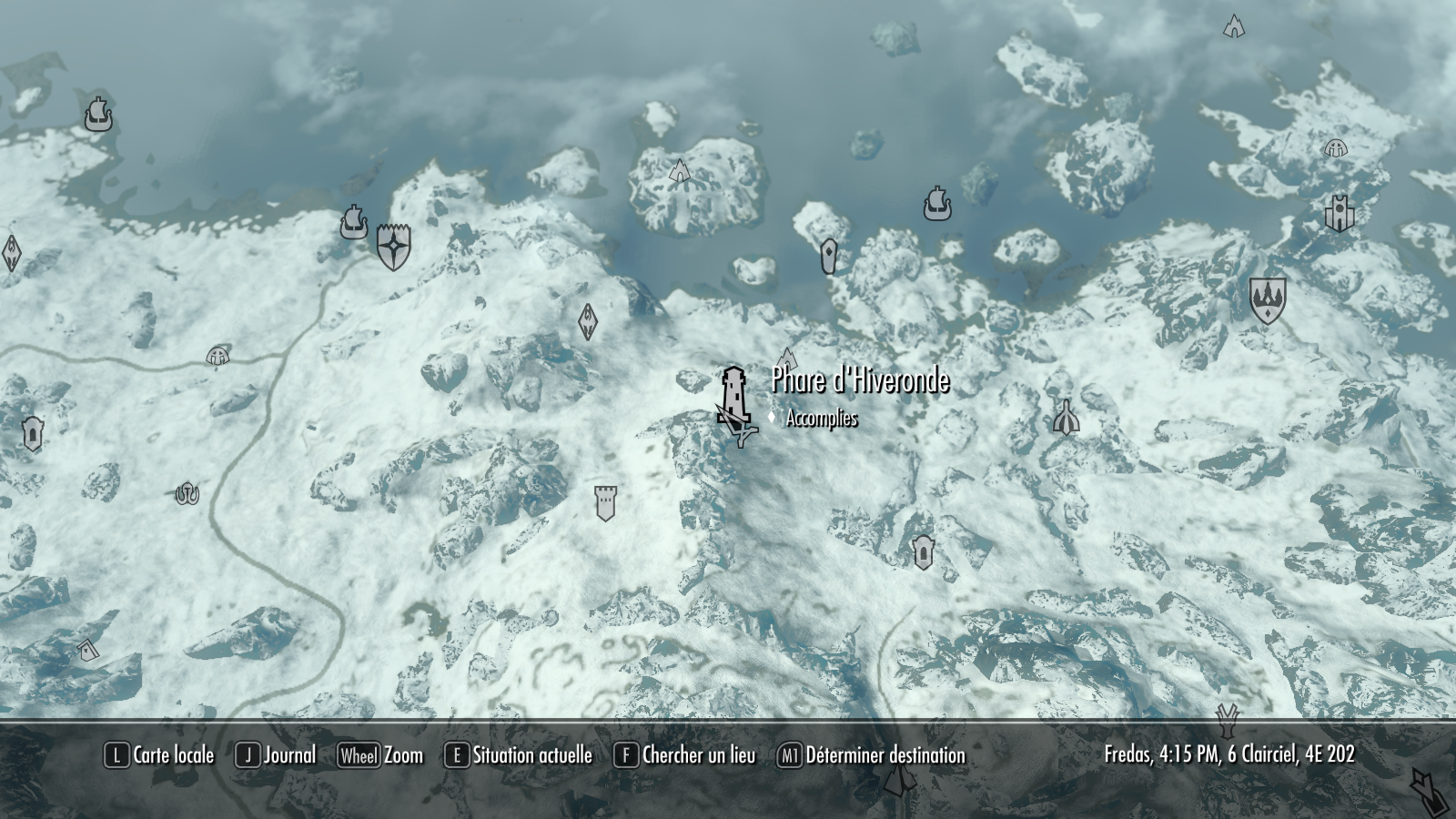Select Situation actuelle to center on player
Screen dimensions: 1456x819
[x=519, y=755]
